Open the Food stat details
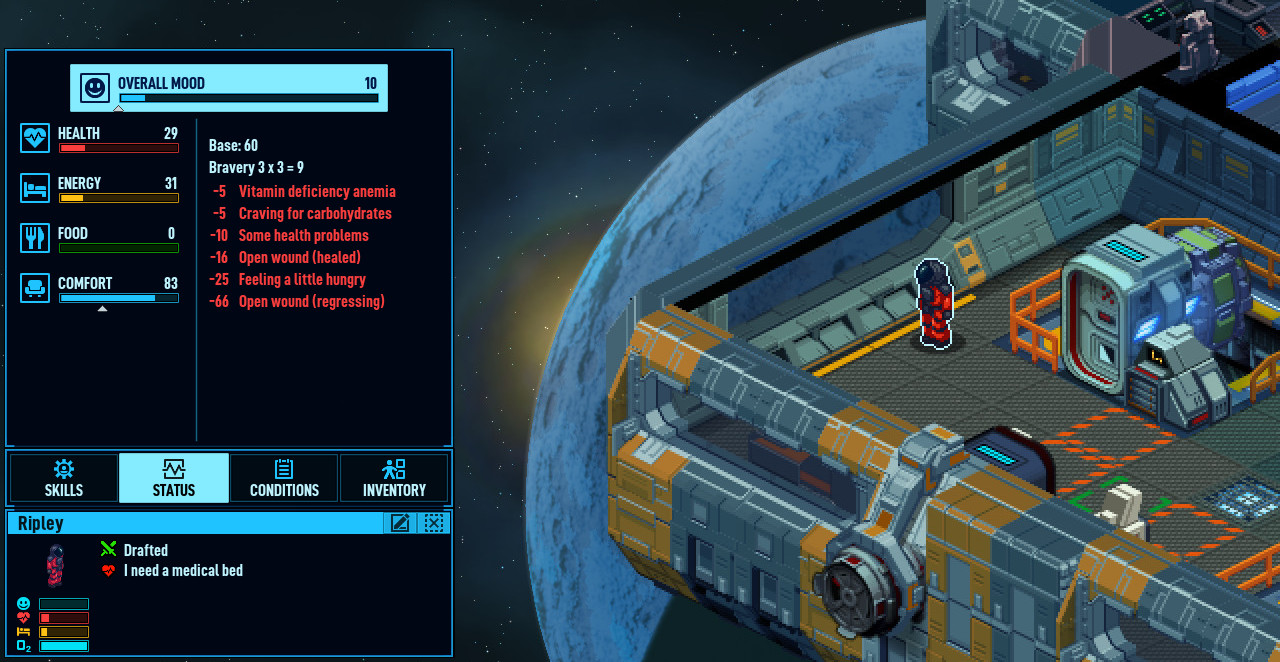The width and height of the screenshot is (1280, 662). coord(100,238)
